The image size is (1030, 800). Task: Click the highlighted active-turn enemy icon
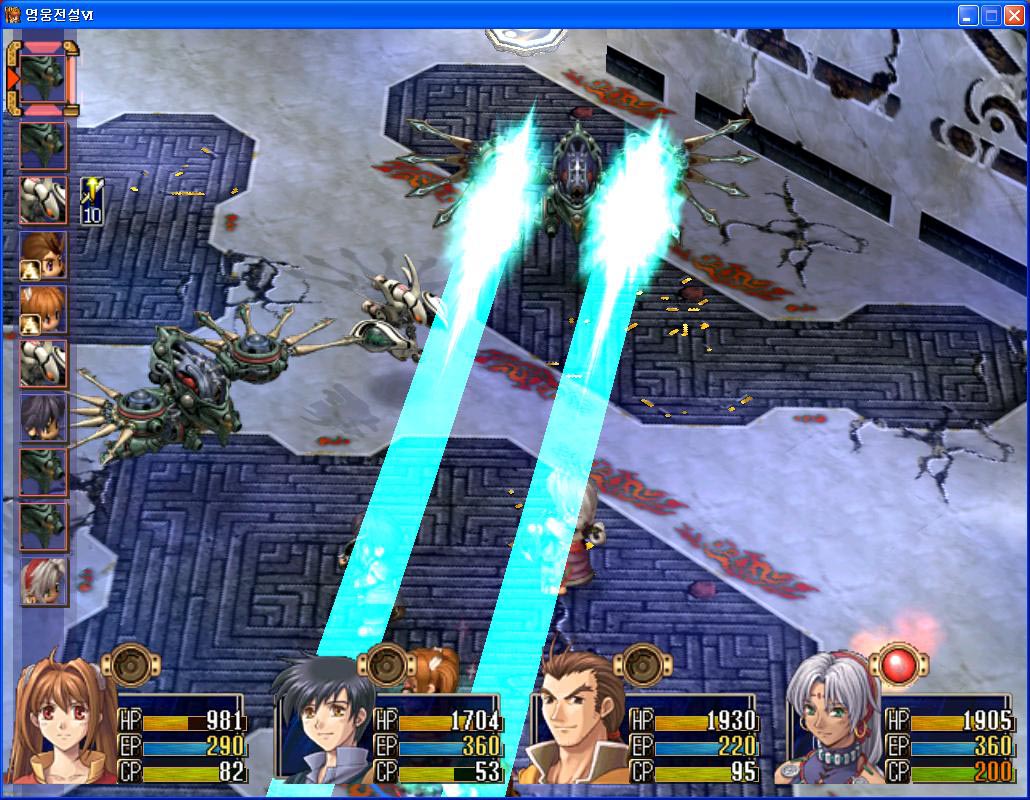tap(44, 77)
